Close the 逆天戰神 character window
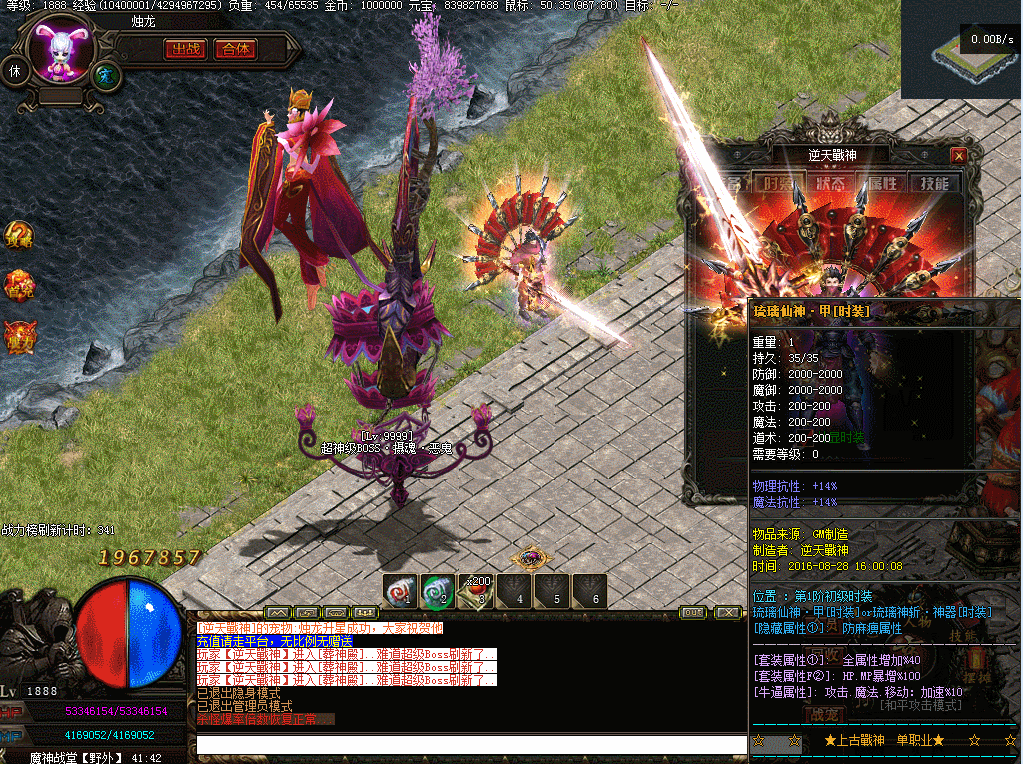1023x764 pixels. tap(959, 155)
